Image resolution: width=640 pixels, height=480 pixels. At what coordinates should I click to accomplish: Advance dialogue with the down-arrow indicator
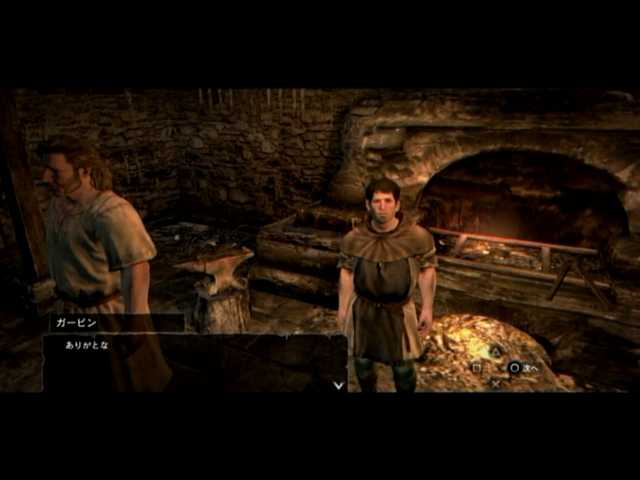tap(338, 384)
